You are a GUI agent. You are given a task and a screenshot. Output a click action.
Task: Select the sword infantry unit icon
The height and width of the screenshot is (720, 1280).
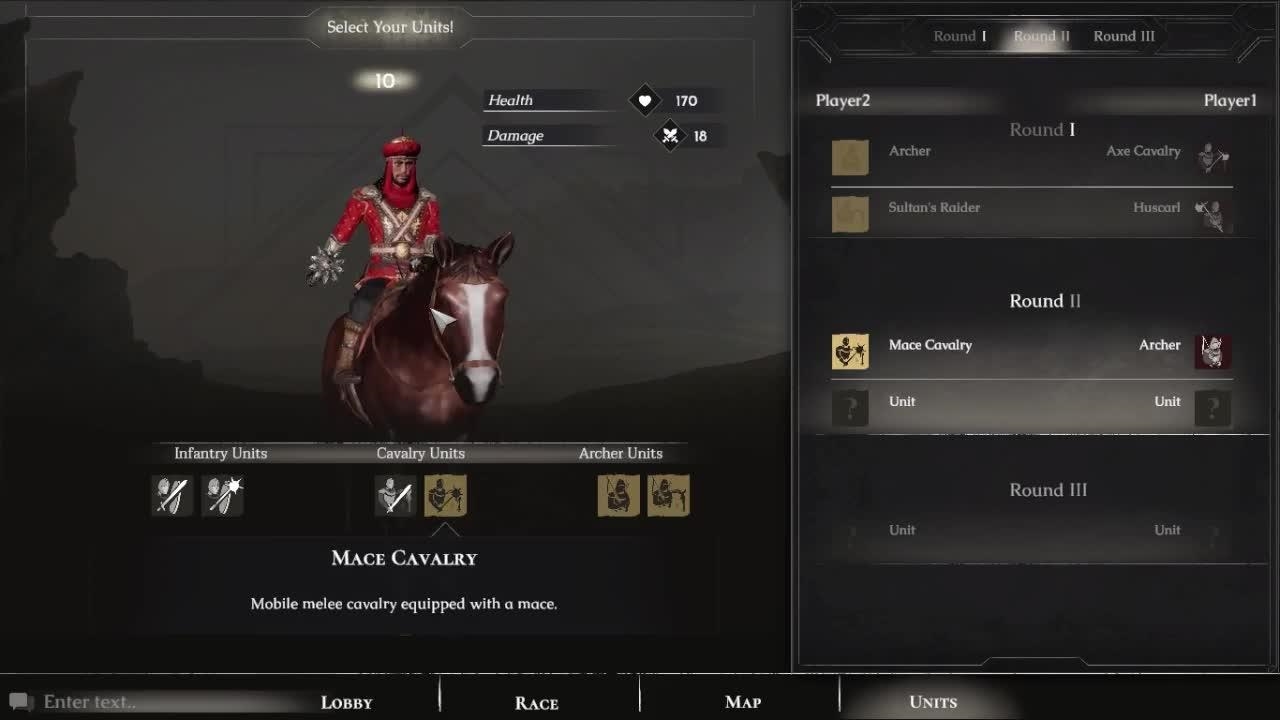(x=172, y=495)
